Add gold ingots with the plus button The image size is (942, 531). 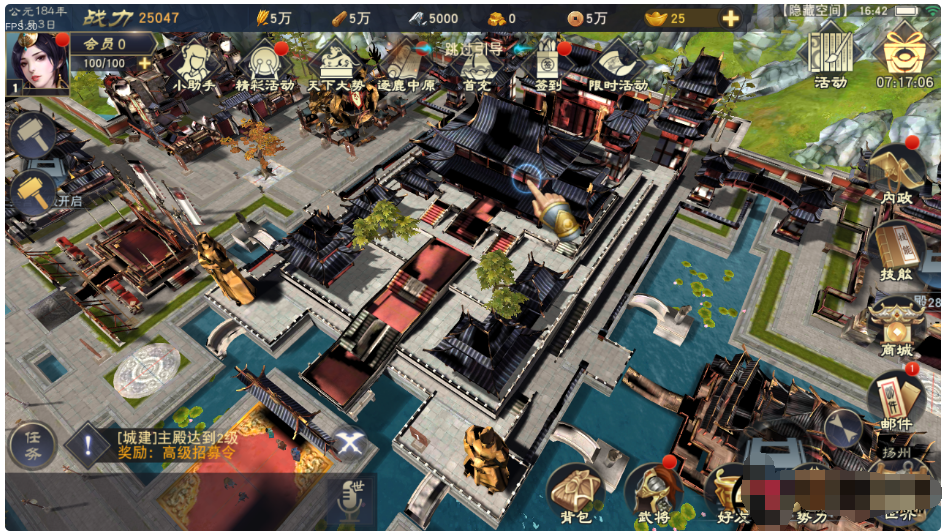pos(731,18)
